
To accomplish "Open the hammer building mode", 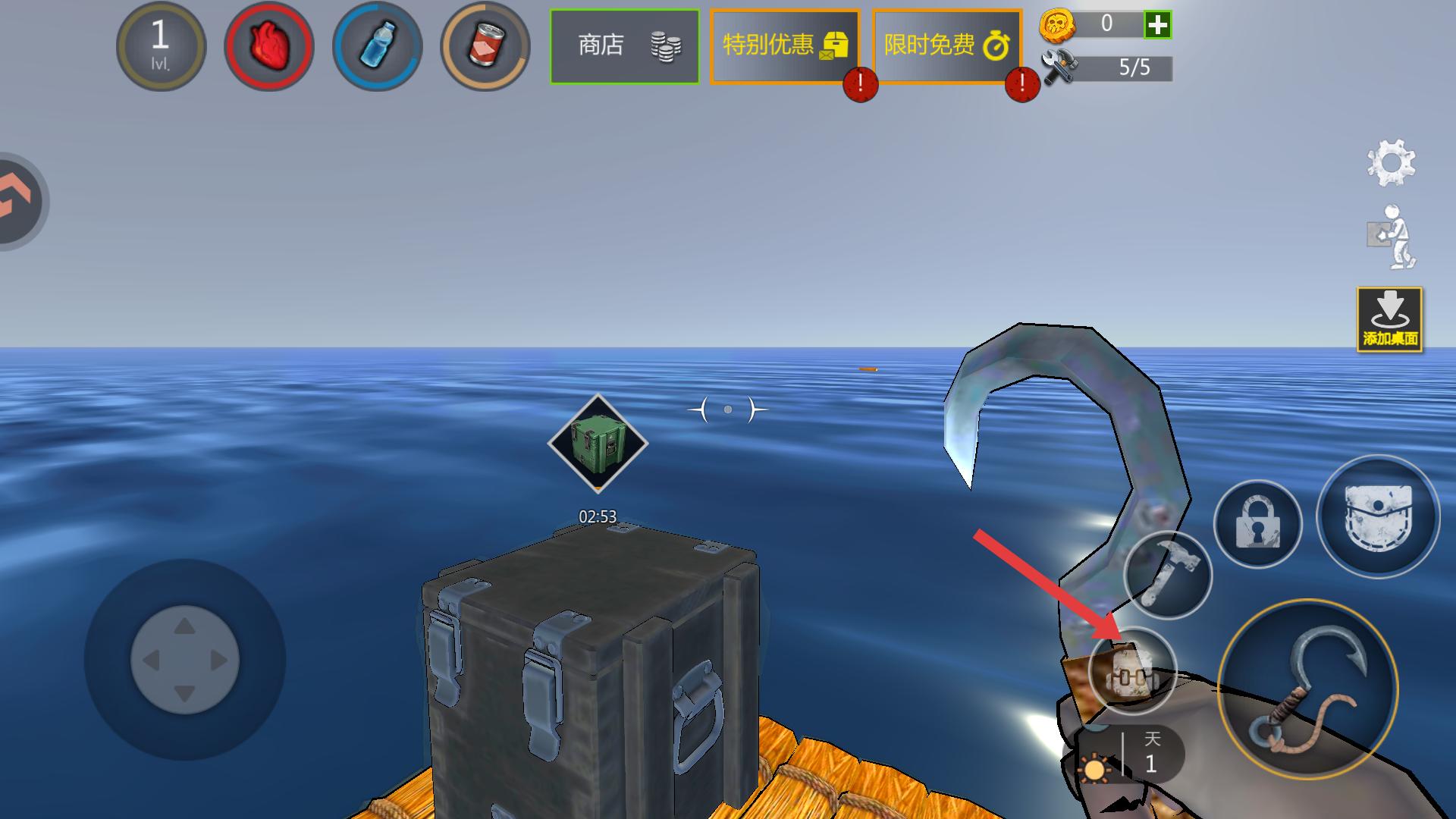I will pos(1168,575).
